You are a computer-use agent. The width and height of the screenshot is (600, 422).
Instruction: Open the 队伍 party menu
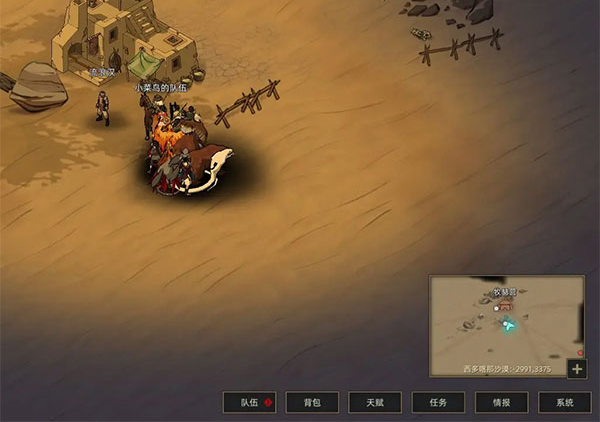[x=249, y=402]
